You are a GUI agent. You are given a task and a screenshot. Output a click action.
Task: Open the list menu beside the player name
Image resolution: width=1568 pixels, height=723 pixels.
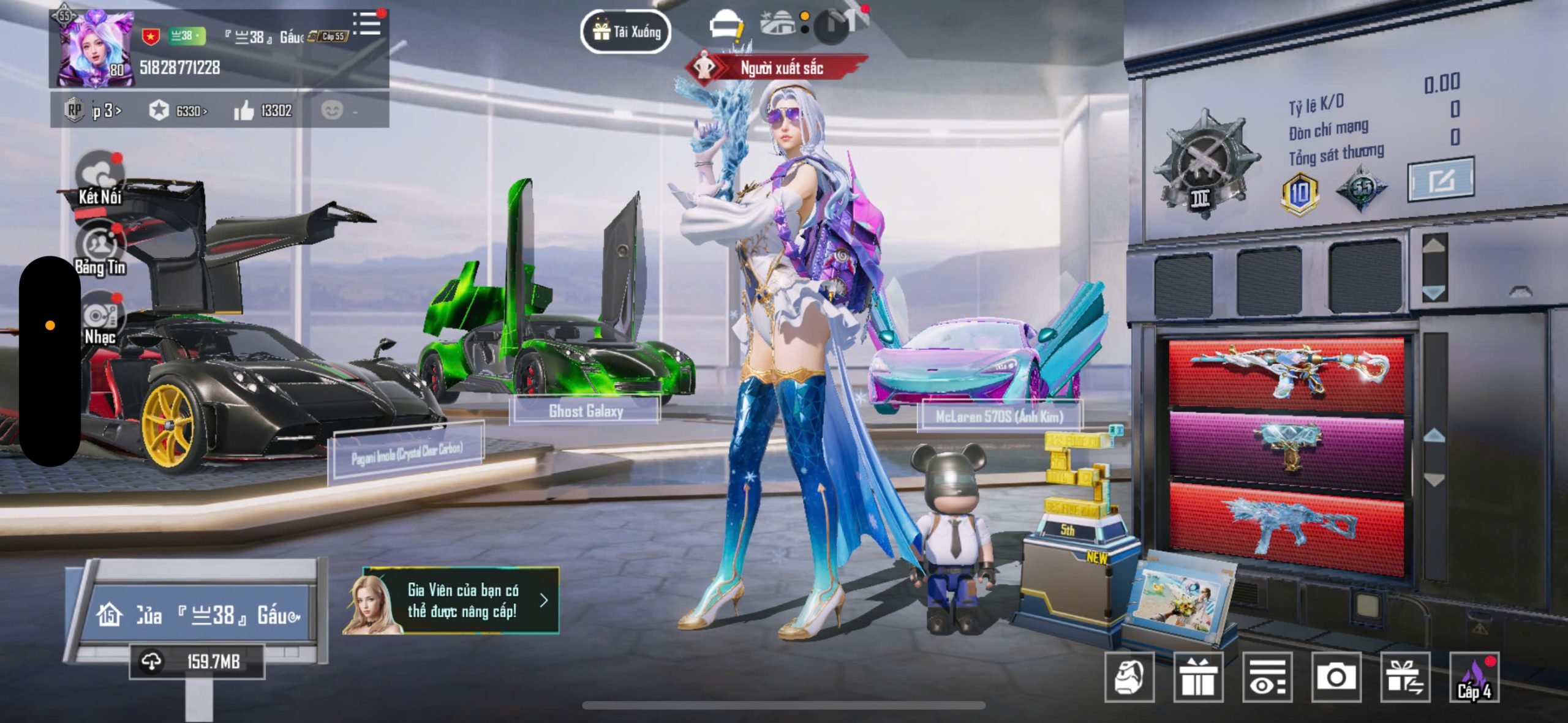[368, 24]
